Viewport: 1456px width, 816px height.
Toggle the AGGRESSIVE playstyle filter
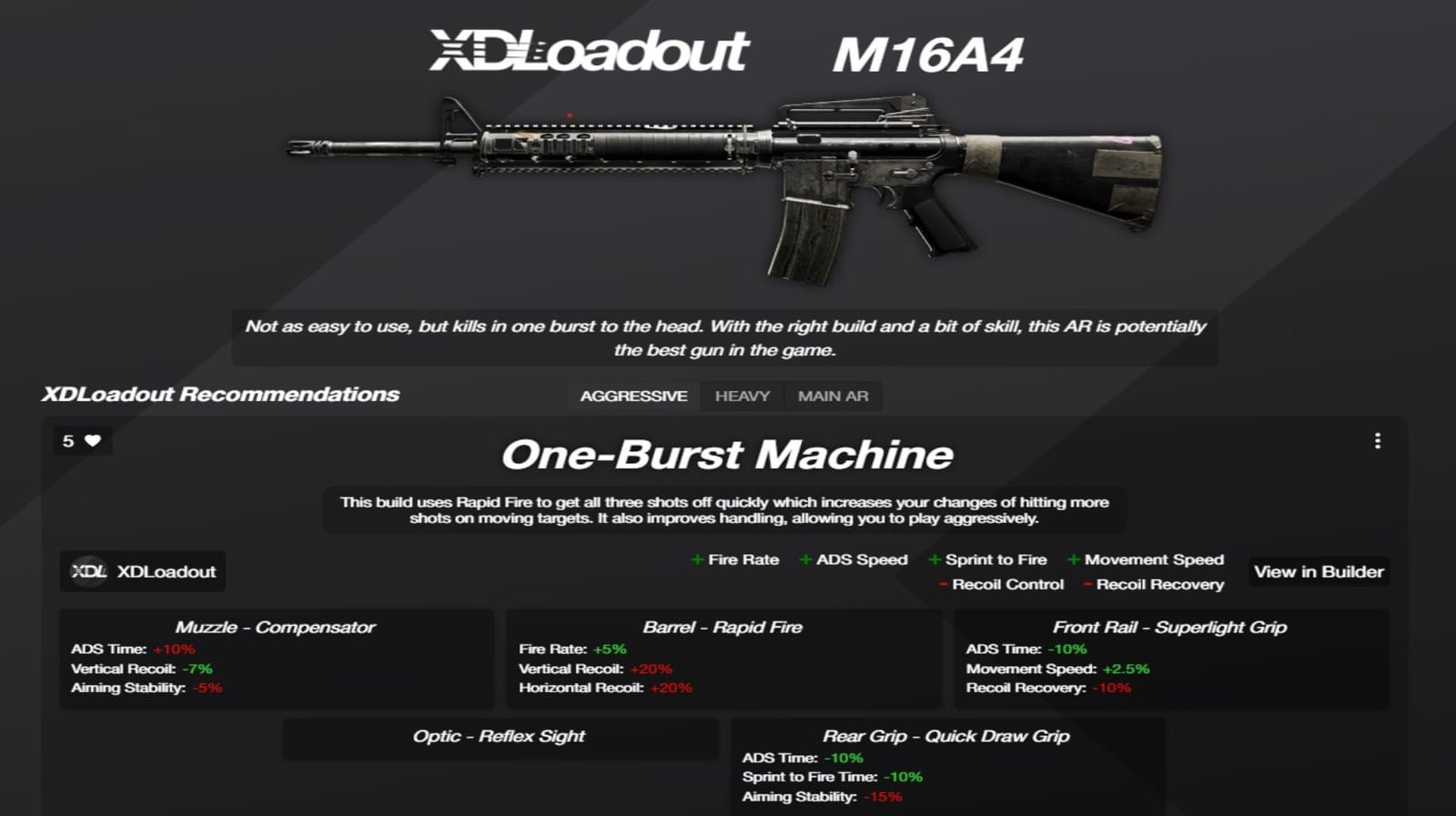[633, 396]
